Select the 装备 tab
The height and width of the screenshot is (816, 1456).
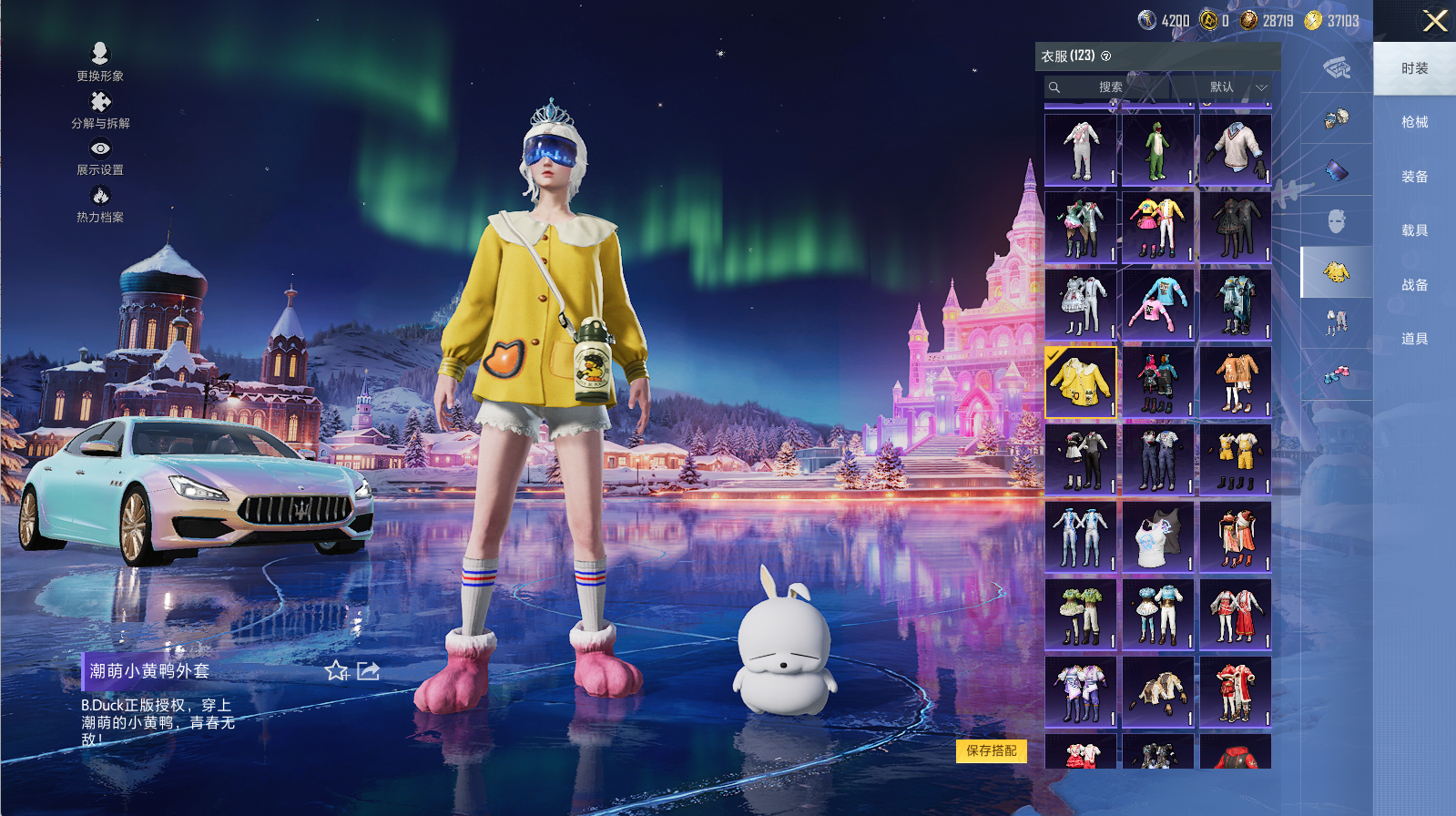(1414, 177)
